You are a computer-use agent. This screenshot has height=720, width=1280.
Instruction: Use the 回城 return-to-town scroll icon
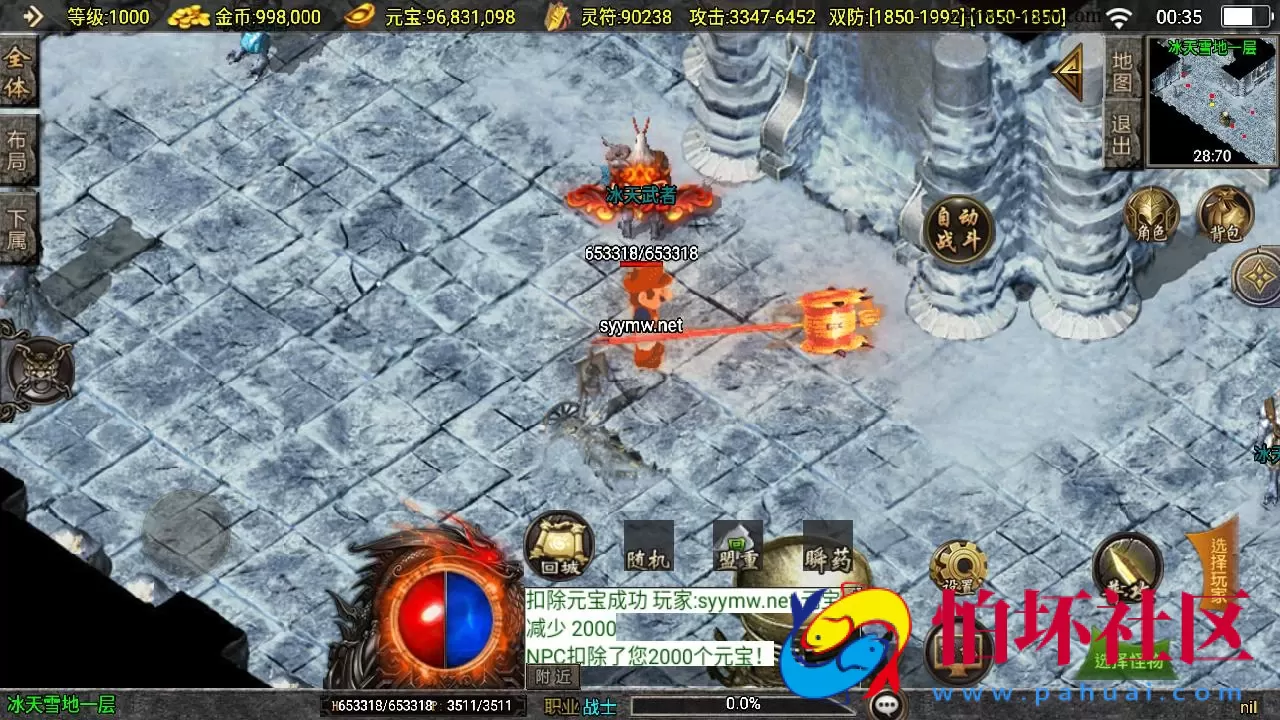tap(558, 548)
